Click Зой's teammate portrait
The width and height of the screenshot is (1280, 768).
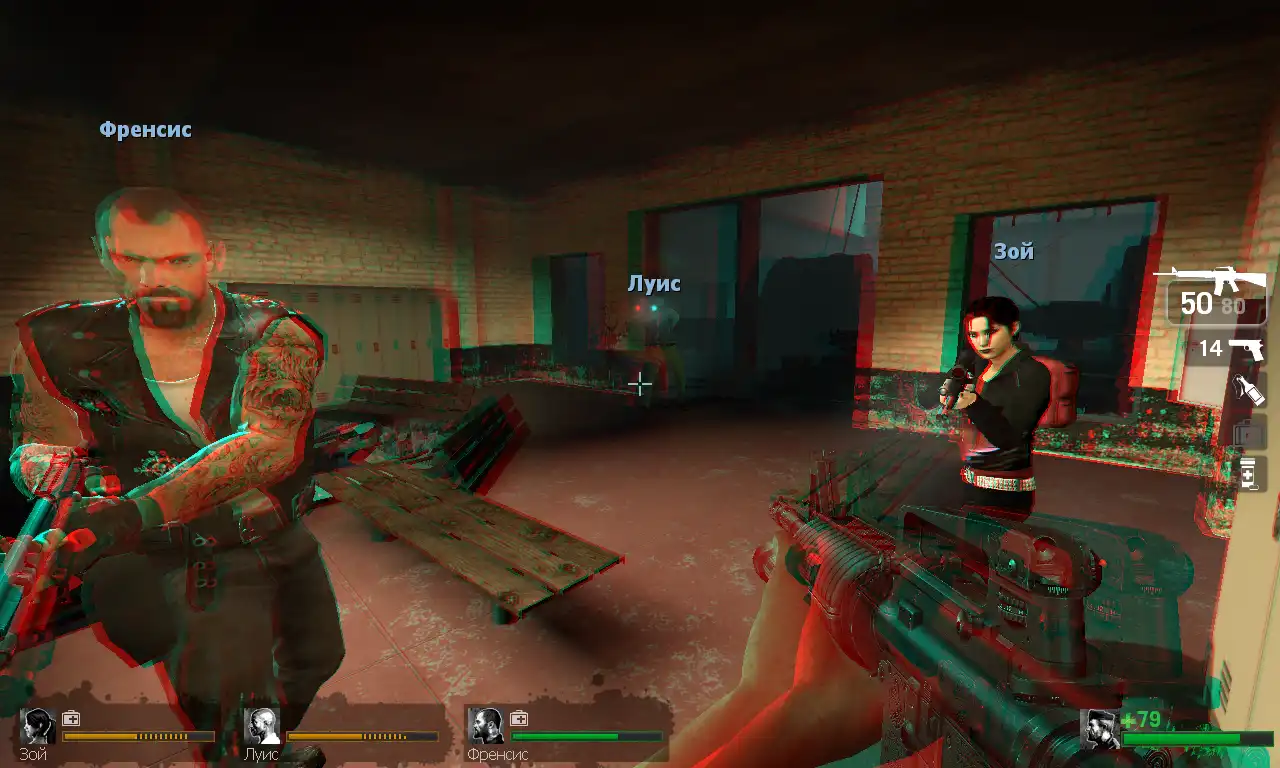pyautogui.click(x=39, y=726)
